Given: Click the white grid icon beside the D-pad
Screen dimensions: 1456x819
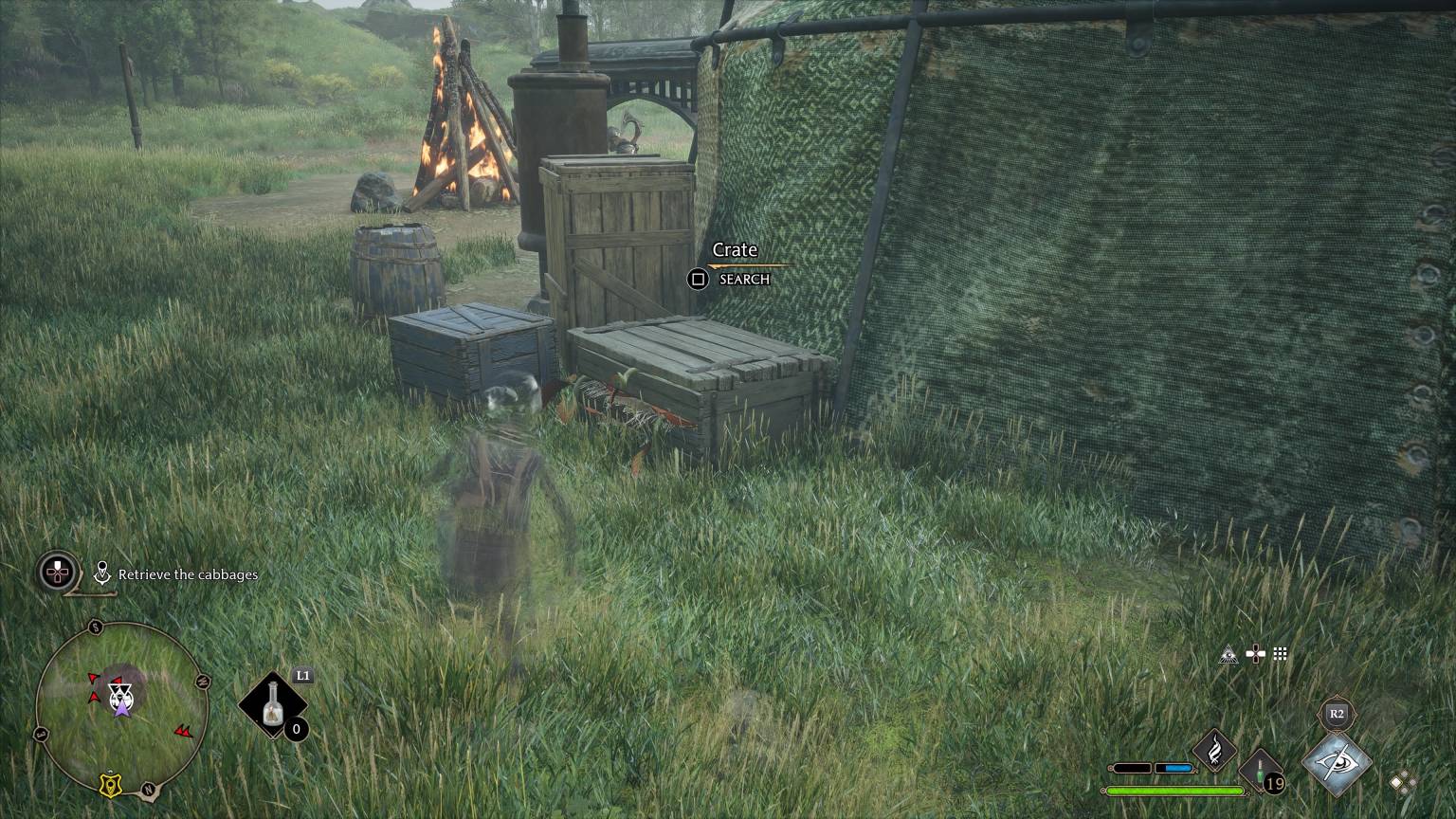Looking at the screenshot, I should tap(1281, 654).
